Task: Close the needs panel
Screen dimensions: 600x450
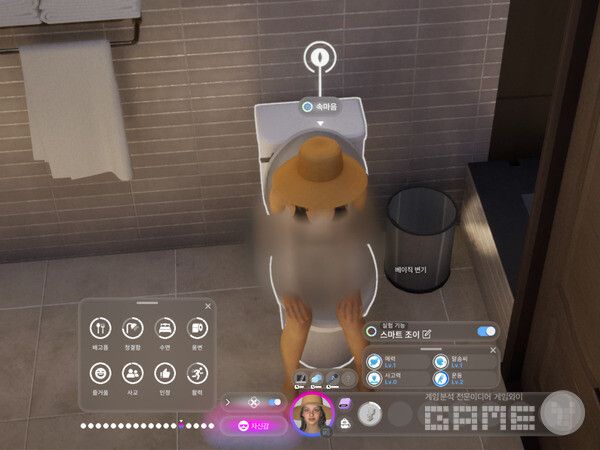Action: (x=208, y=306)
